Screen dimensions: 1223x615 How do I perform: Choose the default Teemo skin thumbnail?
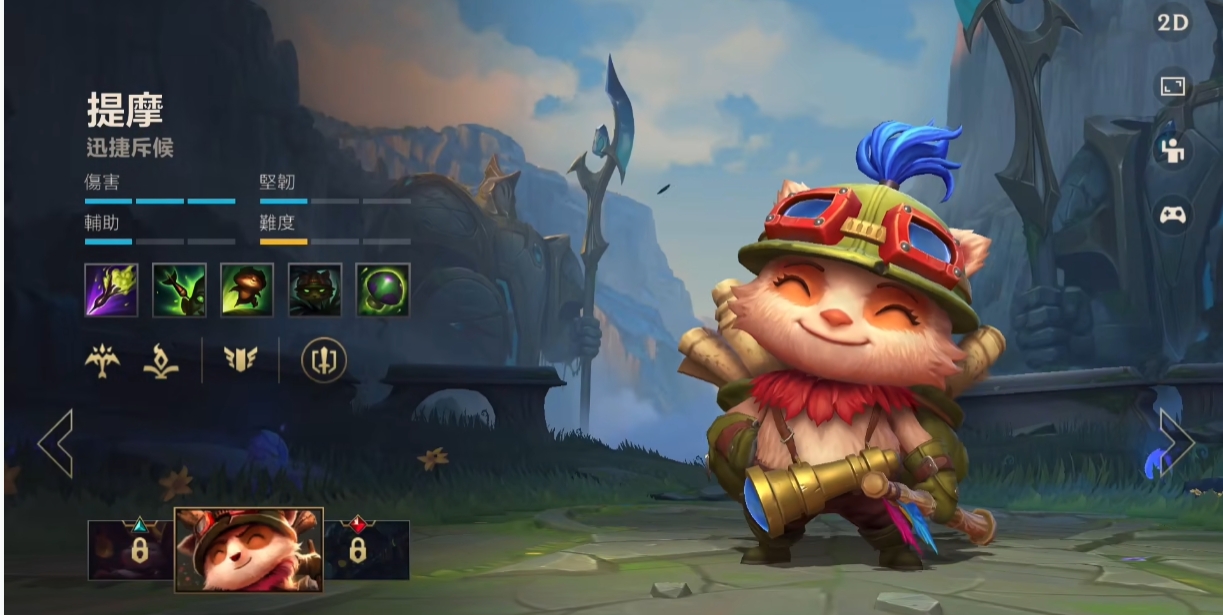(x=248, y=549)
